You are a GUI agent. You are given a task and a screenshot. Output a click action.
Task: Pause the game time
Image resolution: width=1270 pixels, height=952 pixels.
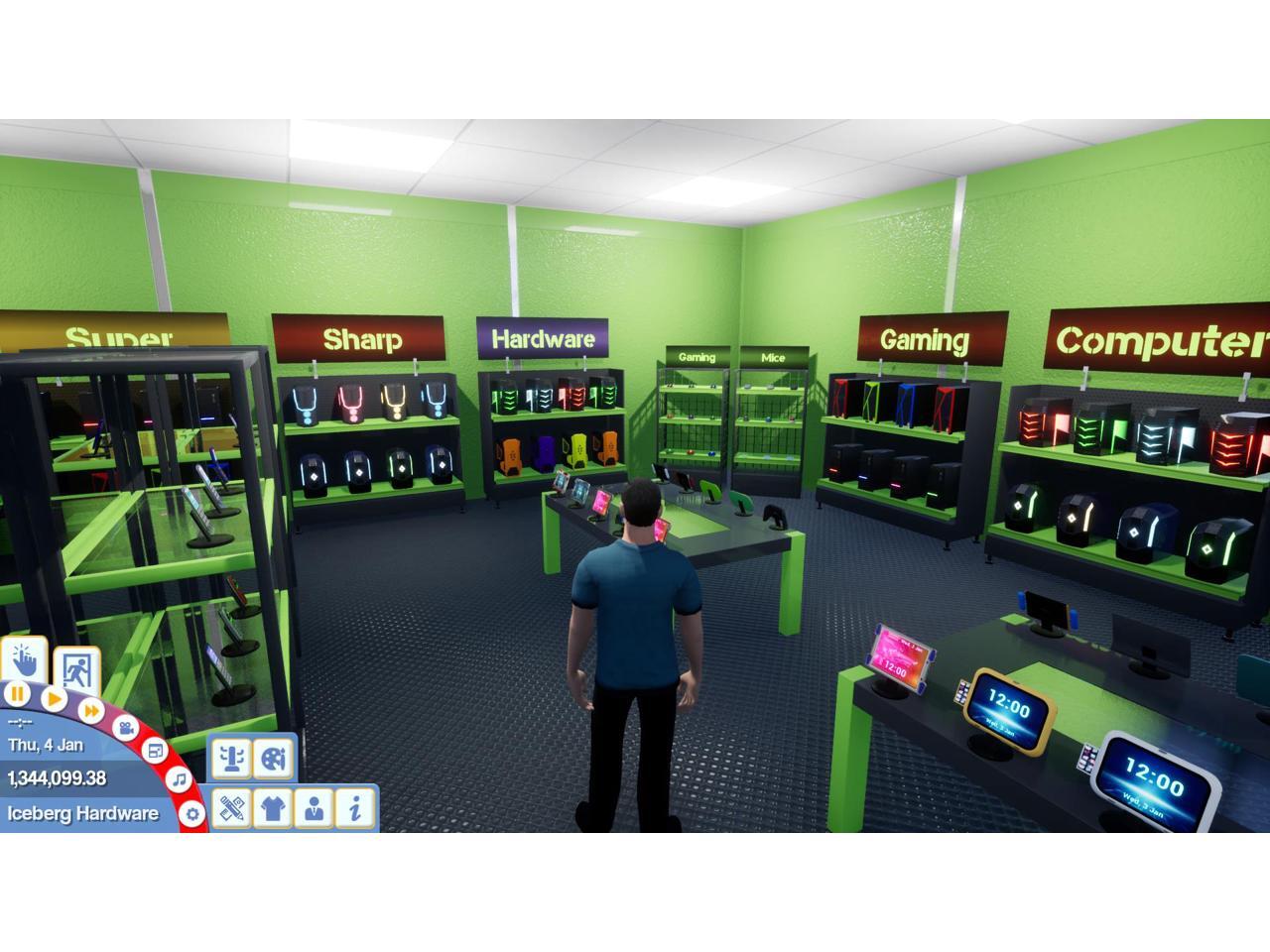(x=17, y=694)
